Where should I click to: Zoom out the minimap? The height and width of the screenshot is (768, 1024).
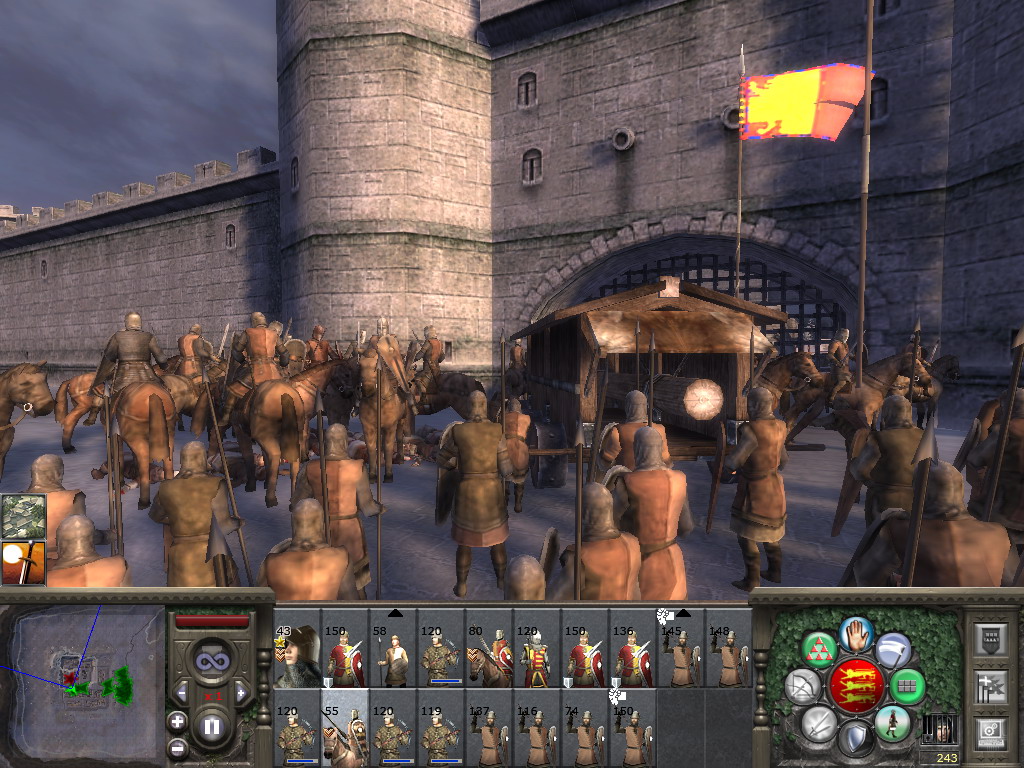[x=177, y=747]
